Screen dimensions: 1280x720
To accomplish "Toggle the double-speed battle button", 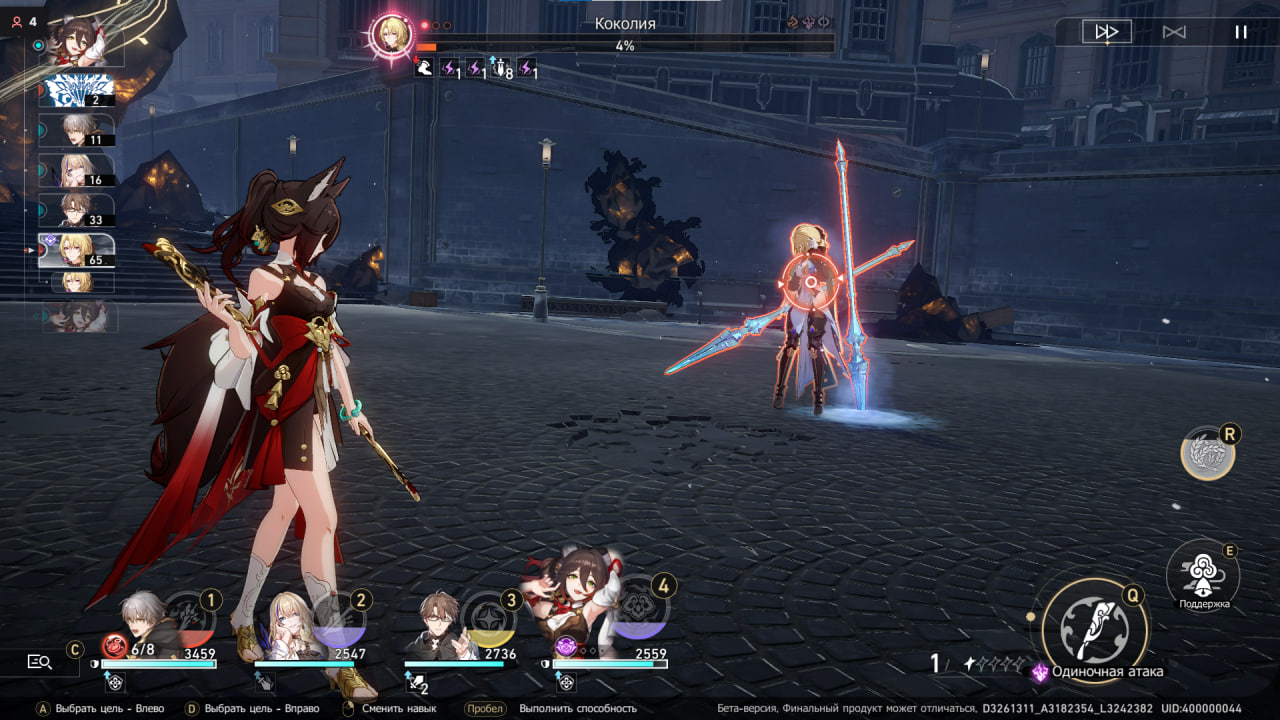I will pyautogui.click(x=1106, y=32).
